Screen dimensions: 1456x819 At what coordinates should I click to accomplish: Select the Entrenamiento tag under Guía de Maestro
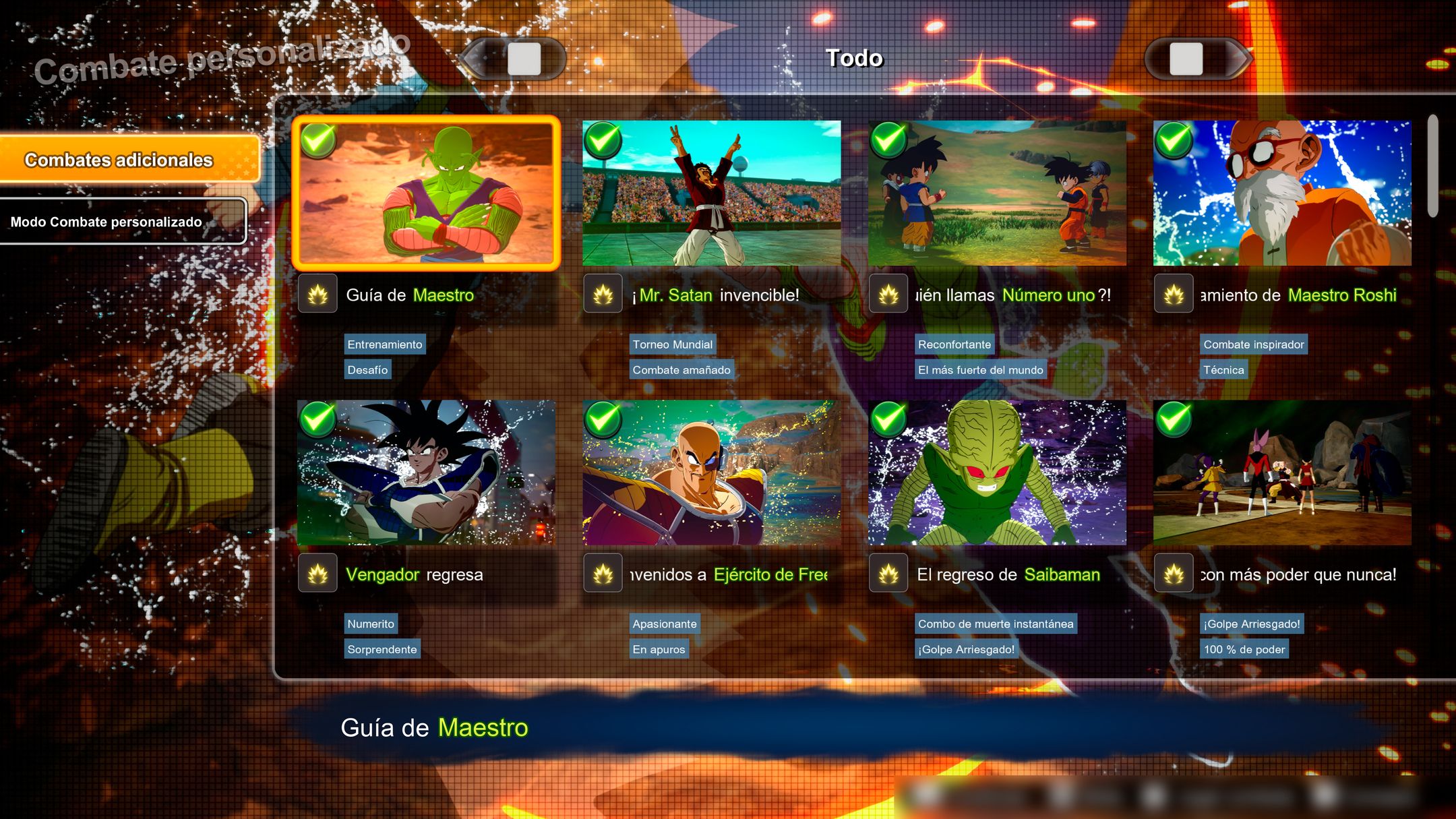point(384,344)
